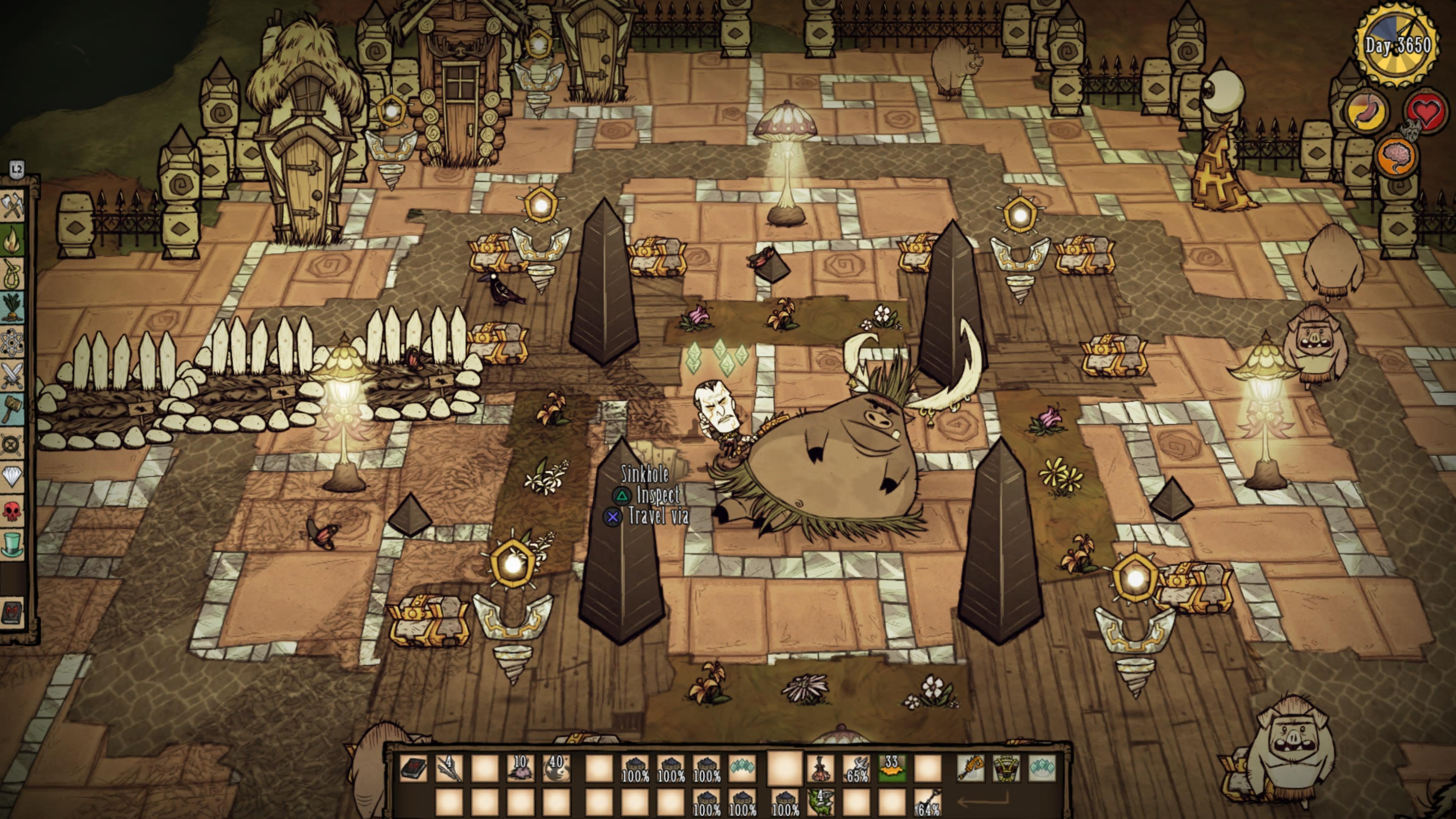Image resolution: width=1456 pixels, height=819 pixels.
Task: Select the equipped backpack body slot
Action: (x=1006, y=769)
